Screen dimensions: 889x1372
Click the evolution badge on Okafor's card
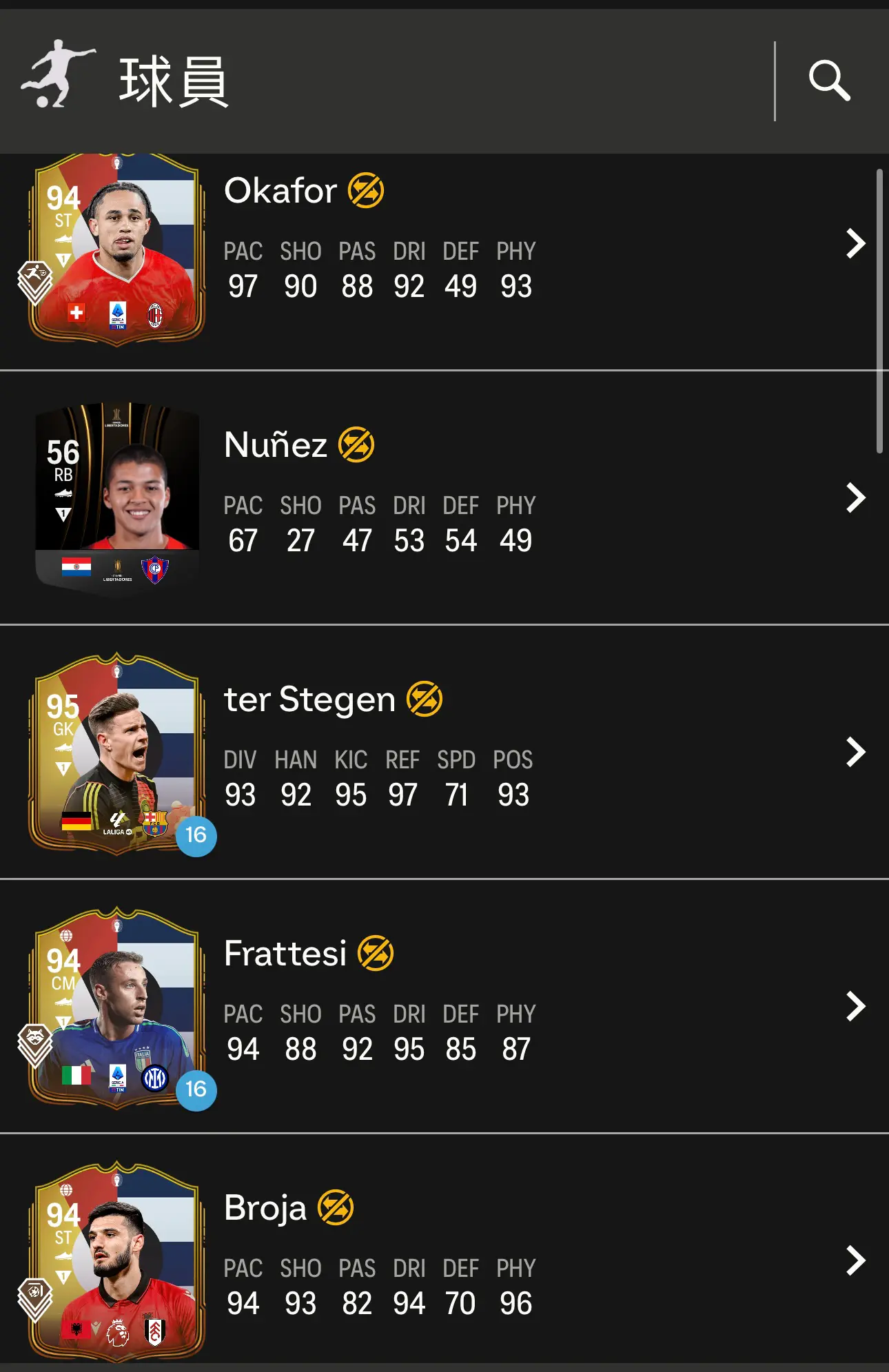(x=36, y=274)
